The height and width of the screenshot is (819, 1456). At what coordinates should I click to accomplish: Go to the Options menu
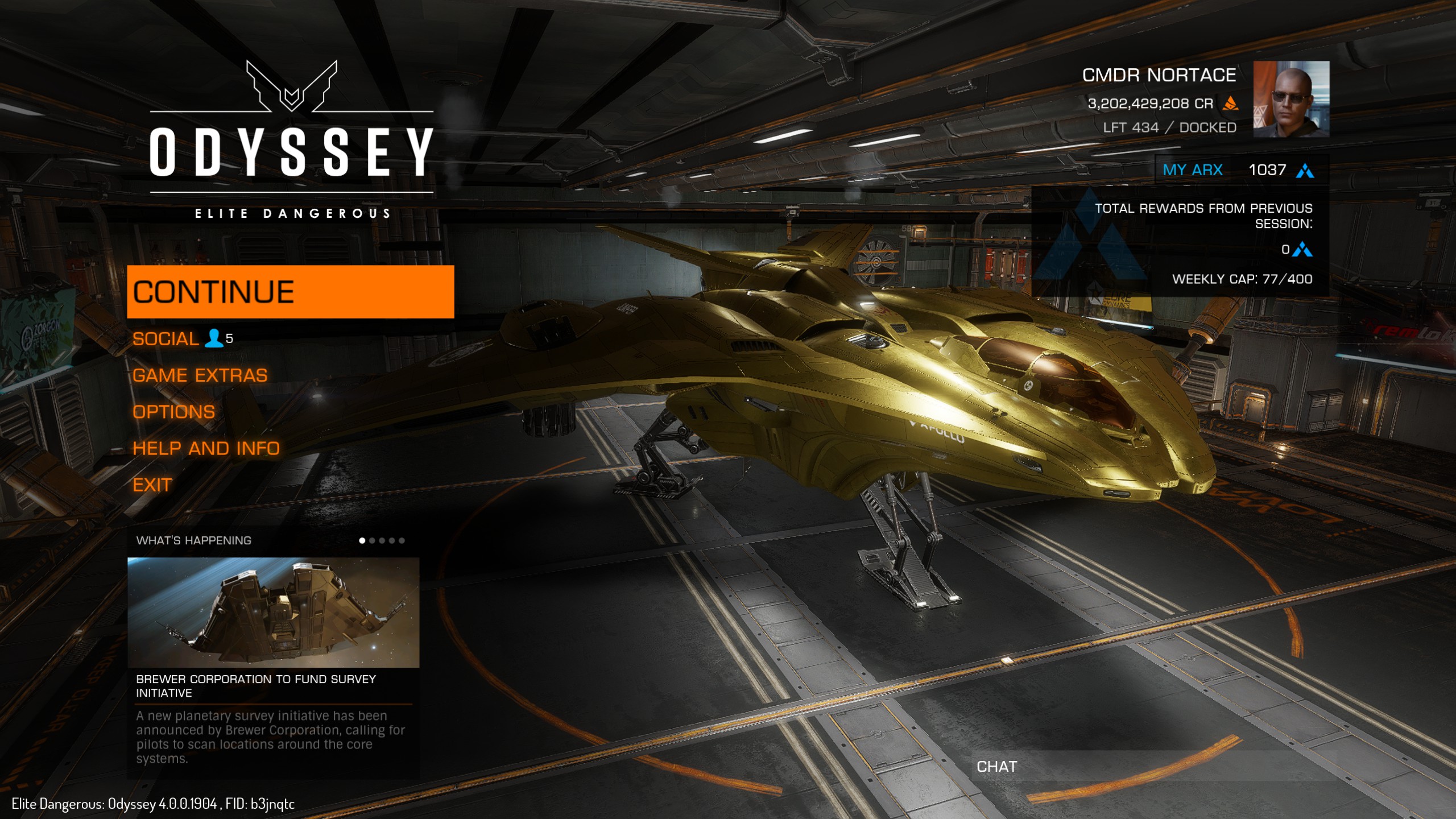coord(173,412)
